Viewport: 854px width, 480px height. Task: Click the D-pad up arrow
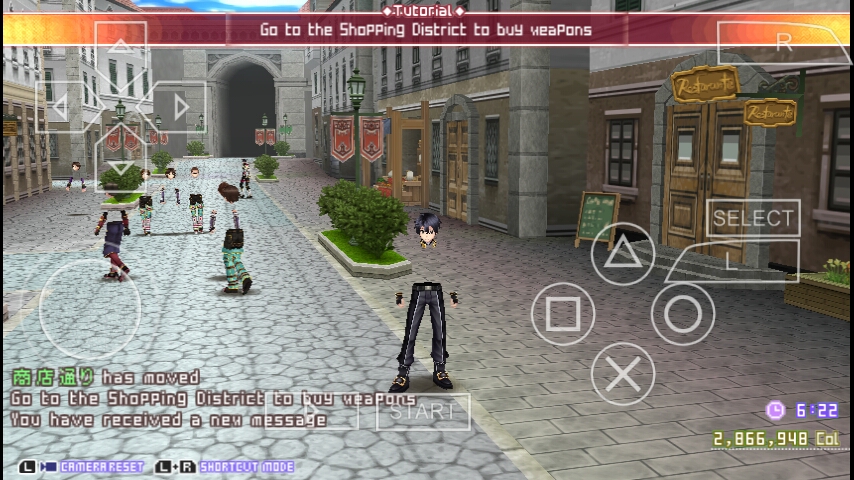120,48
